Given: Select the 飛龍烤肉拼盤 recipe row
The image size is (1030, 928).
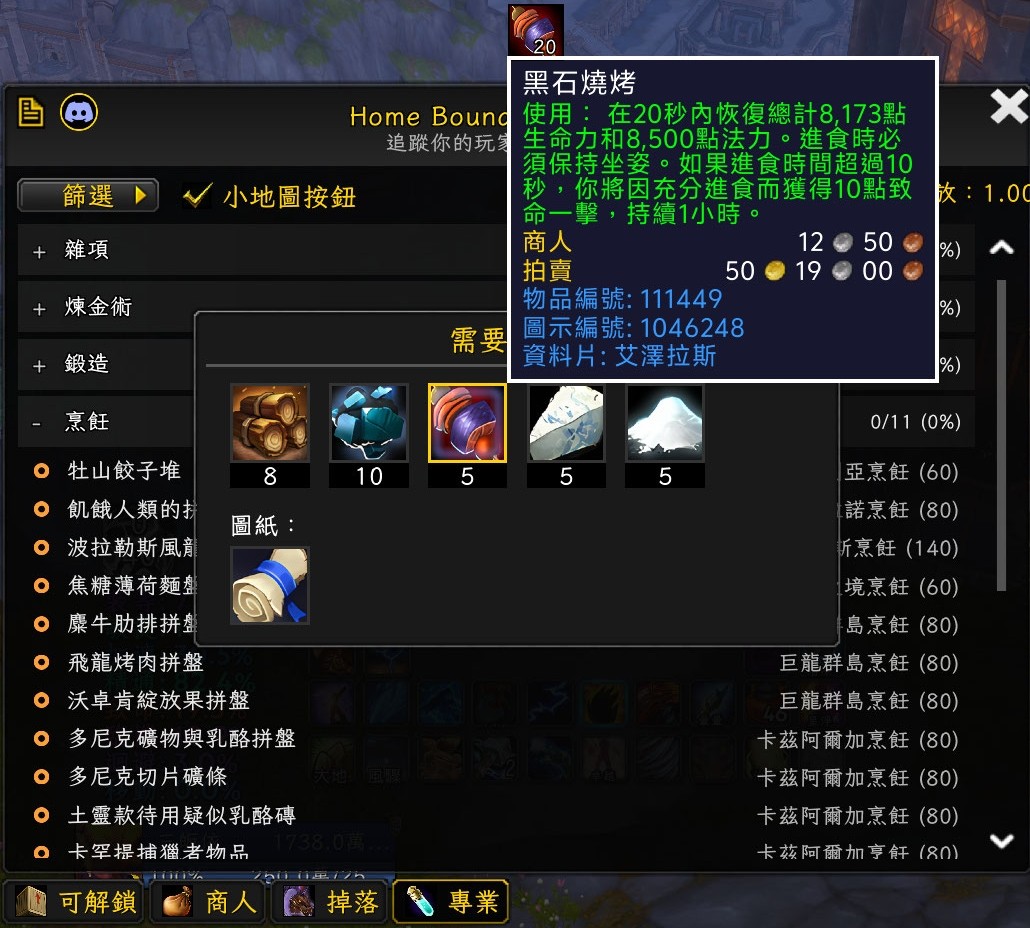Looking at the screenshot, I should (136, 663).
